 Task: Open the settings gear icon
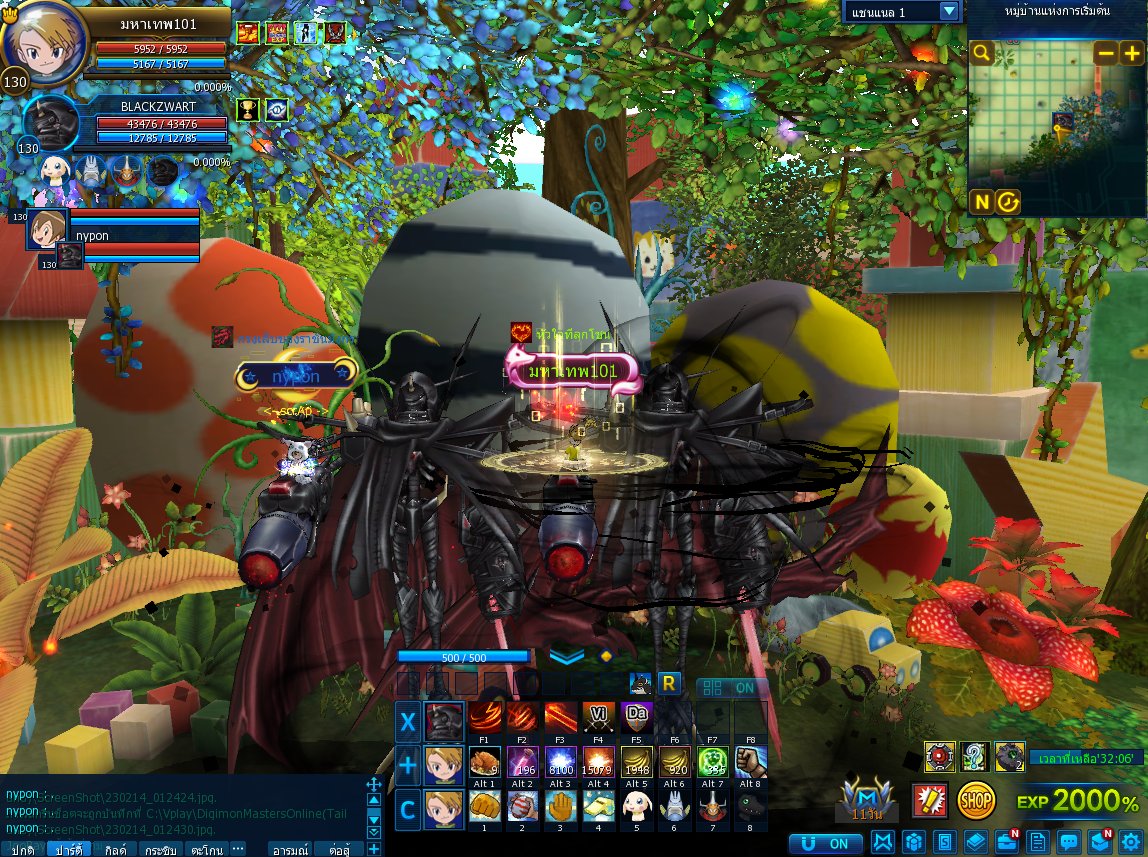click(x=1131, y=842)
